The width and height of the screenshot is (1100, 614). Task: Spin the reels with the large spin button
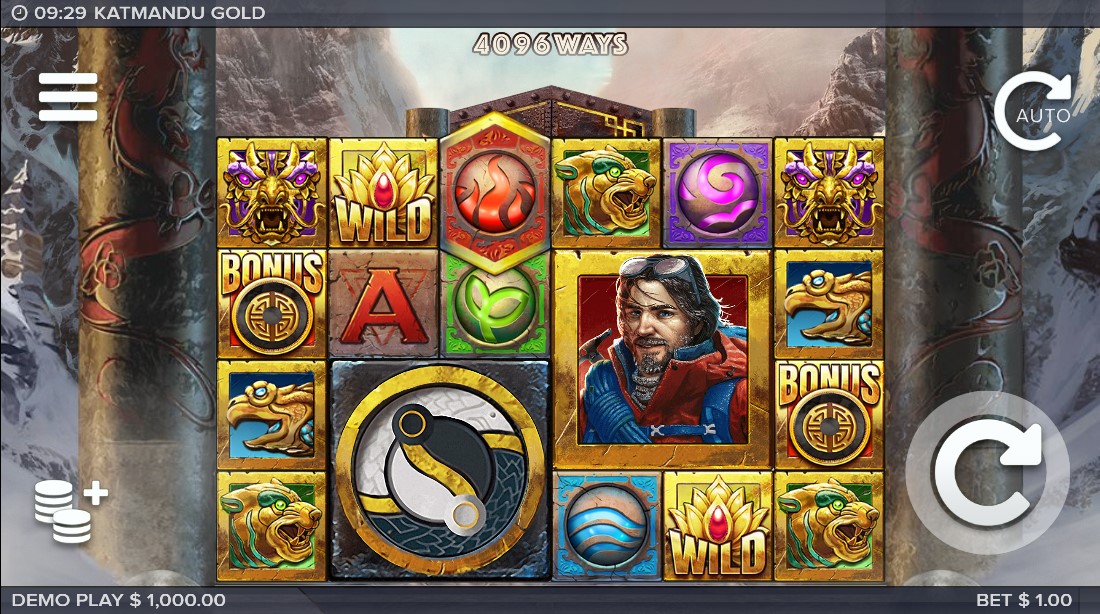(x=987, y=473)
